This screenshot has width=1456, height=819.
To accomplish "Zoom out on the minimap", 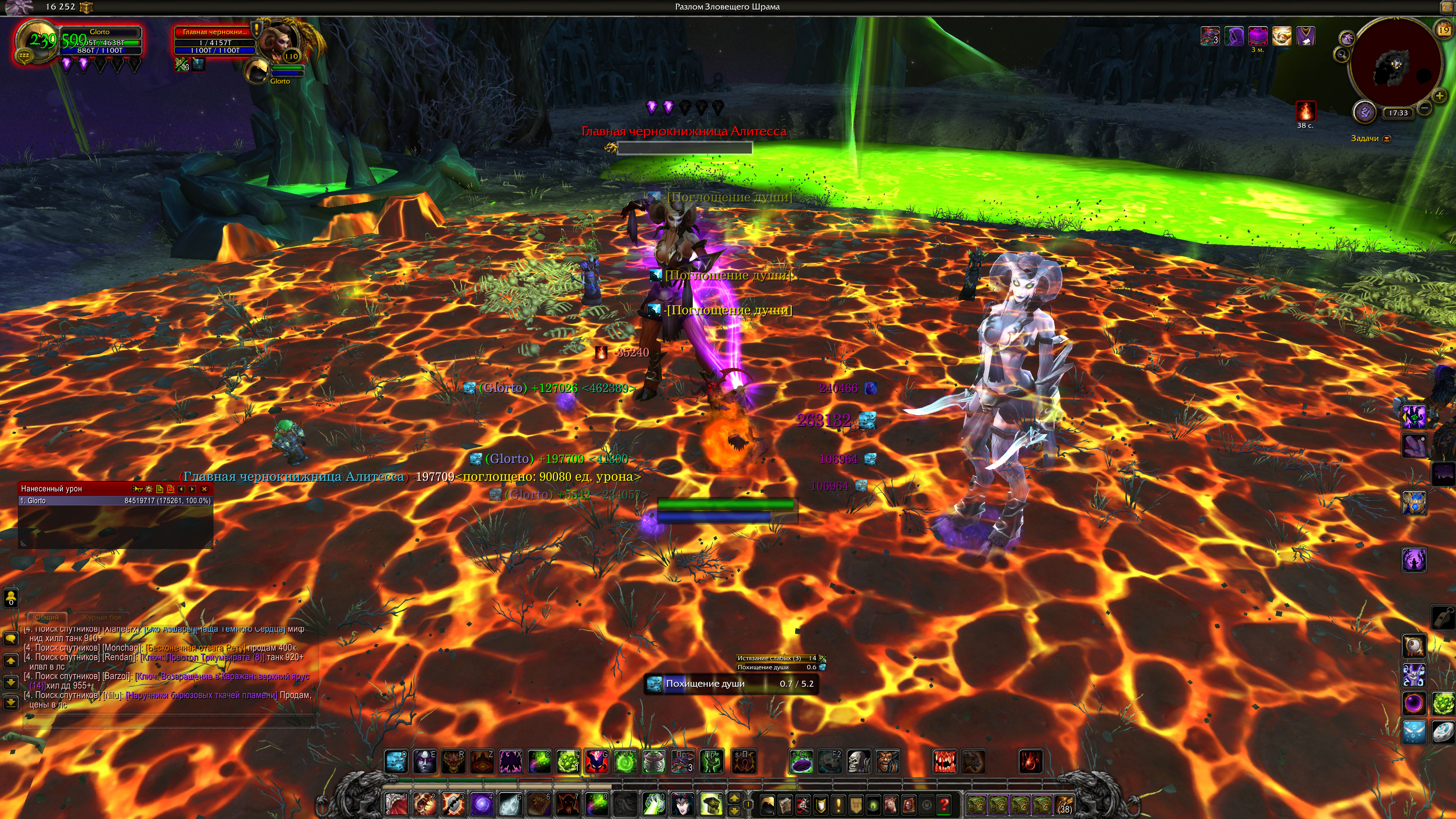I will point(1425,107).
